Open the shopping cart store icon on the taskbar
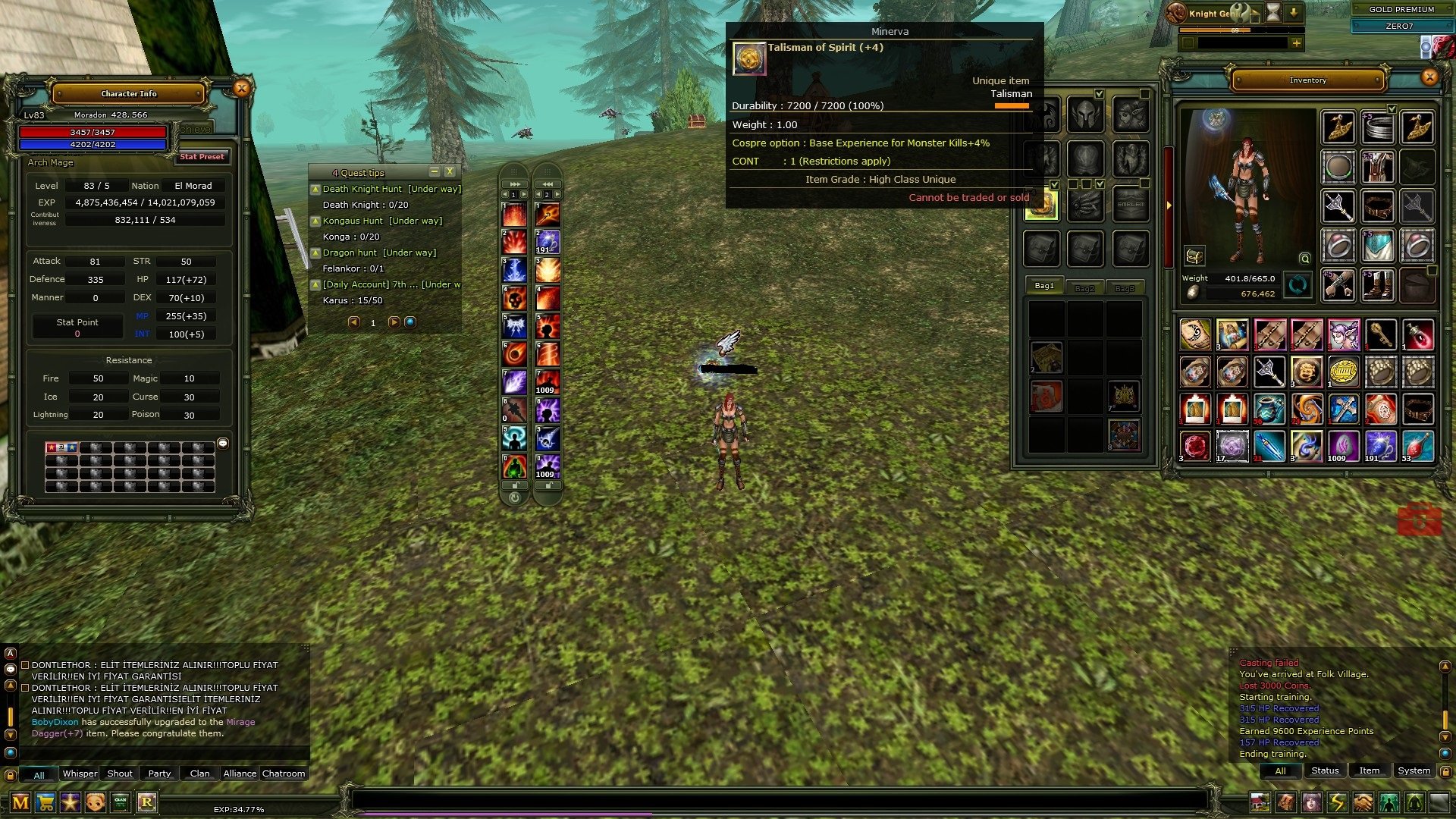Screen dimensions: 1456x819 (45, 801)
